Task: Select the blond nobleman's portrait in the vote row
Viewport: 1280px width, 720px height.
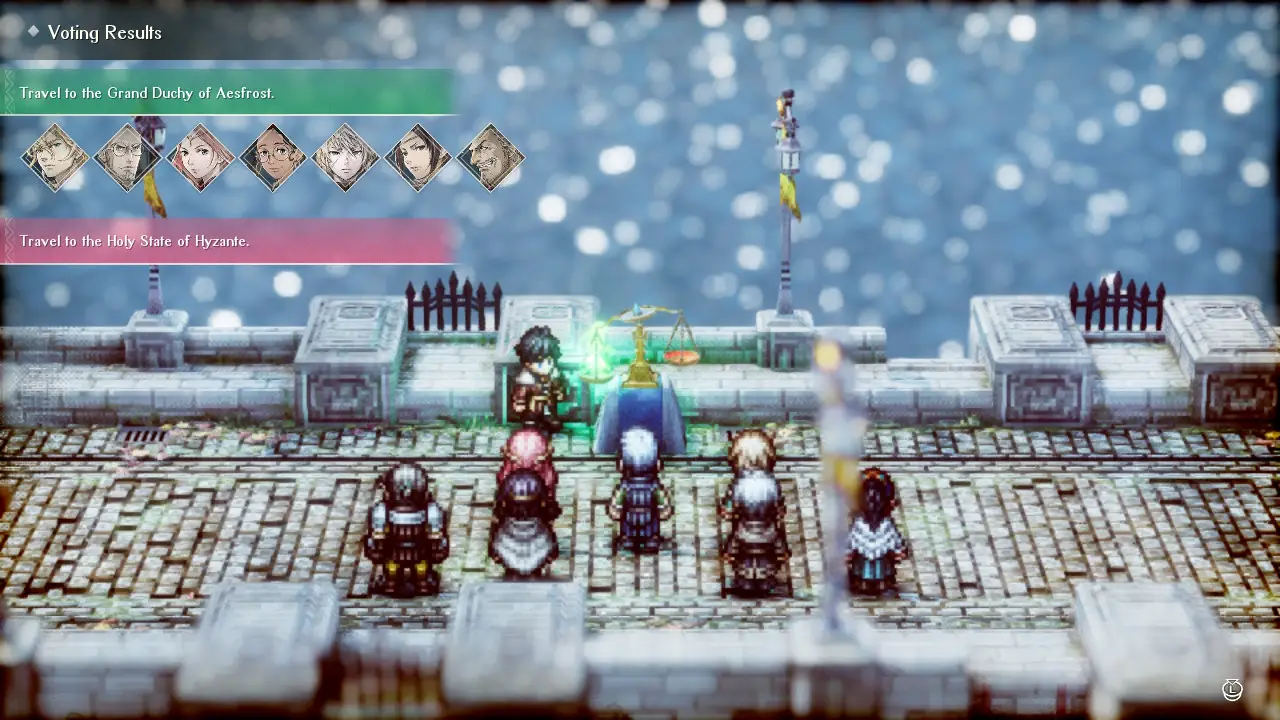Action: [x=55, y=157]
